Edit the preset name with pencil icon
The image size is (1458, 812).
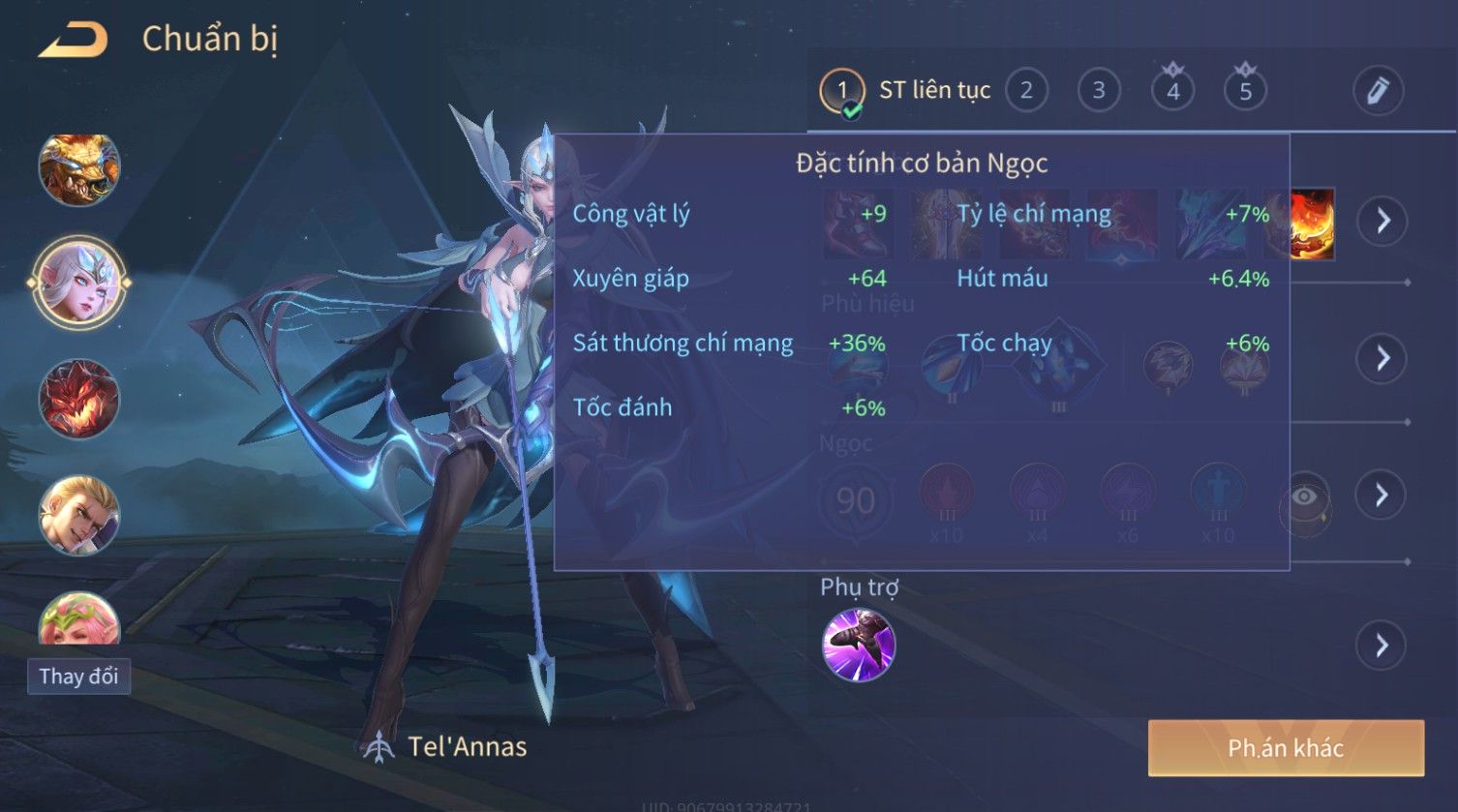pos(1378,91)
